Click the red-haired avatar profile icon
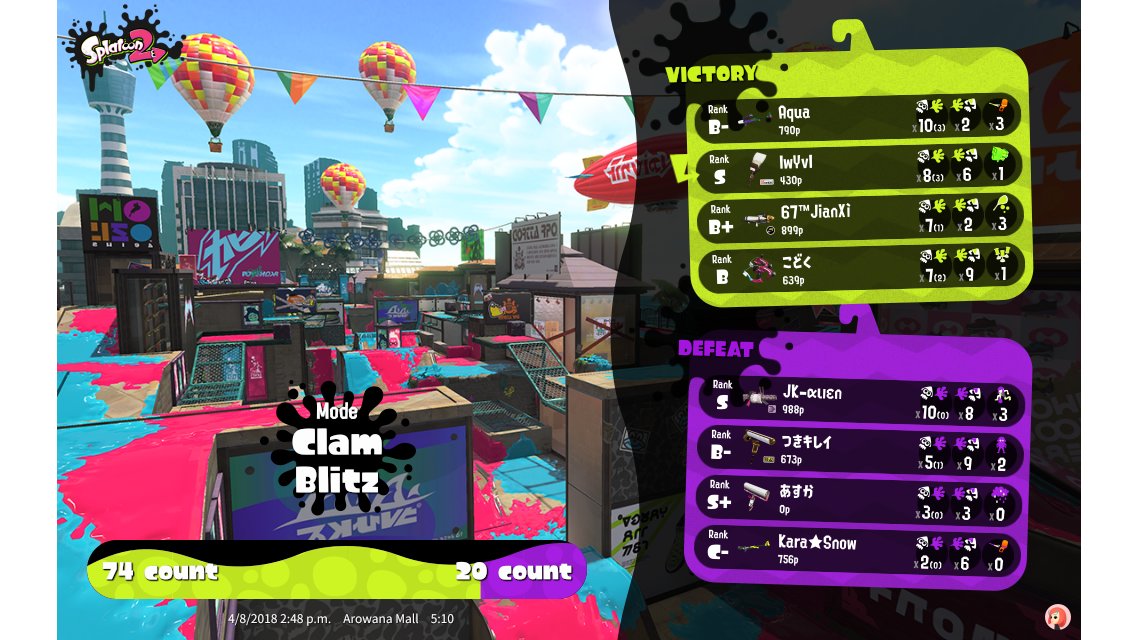Screen dimensions: 1138x640 pos(1057,616)
